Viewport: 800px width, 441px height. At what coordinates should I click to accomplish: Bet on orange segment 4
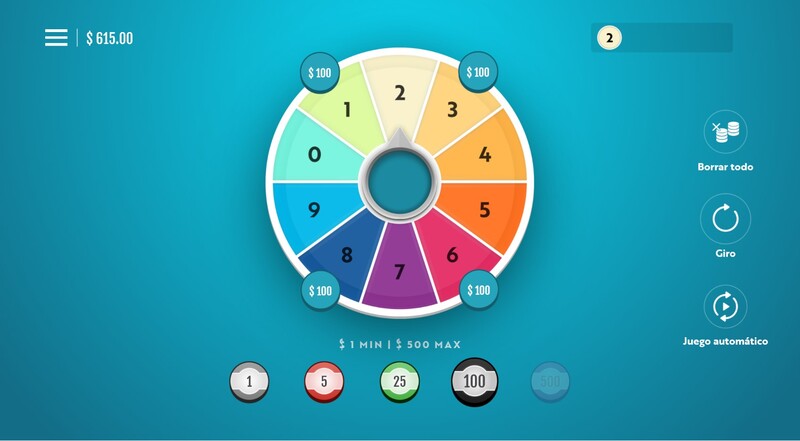tap(485, 154)
